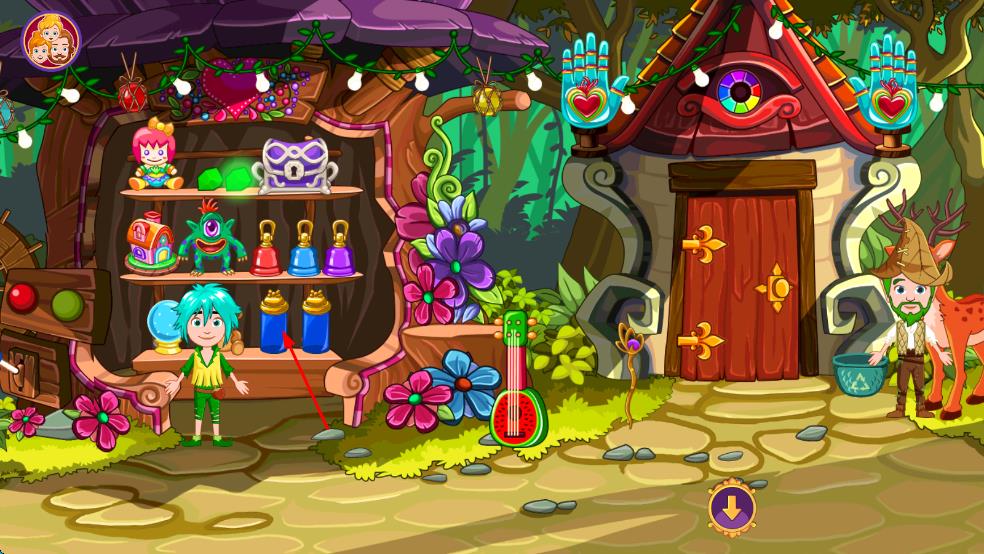Open the family characters menu
This screenshot has height=554, width=984.
[x=51, y=40]
